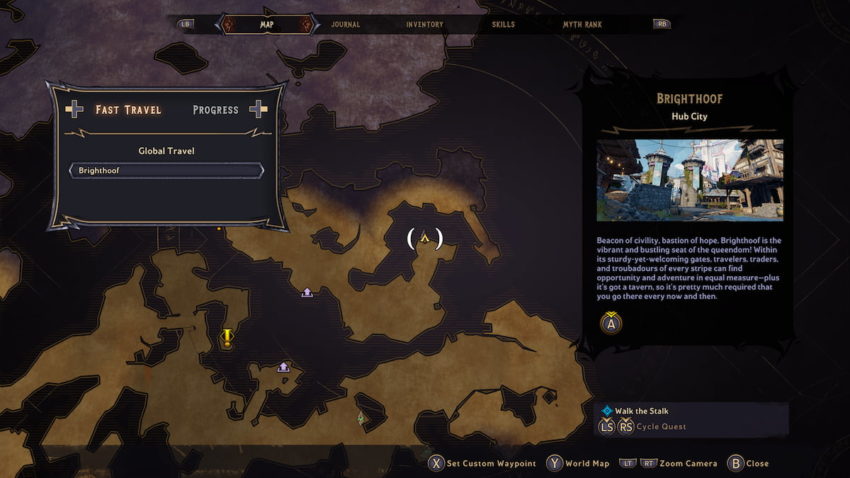This screenshot has height=478, width=850.
Task: Select the Walk the Stalk quest tracker
Action: point(641,411)
